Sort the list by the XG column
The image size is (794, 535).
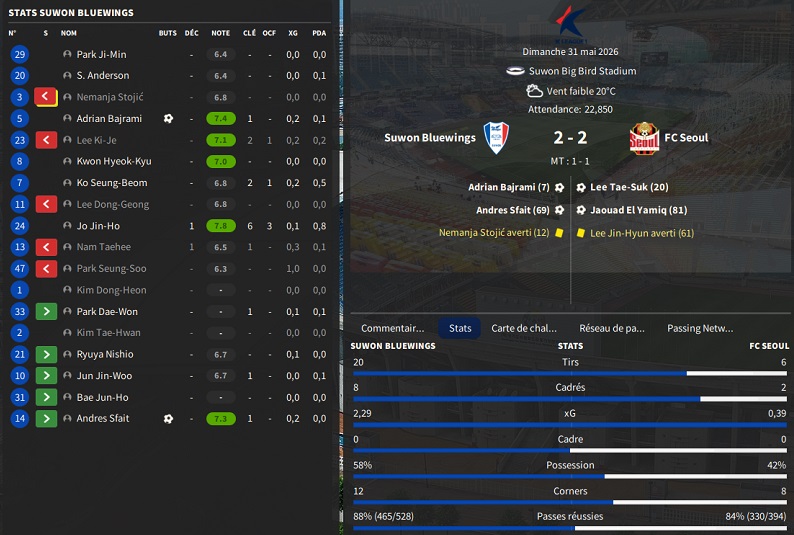coord(293,33)
